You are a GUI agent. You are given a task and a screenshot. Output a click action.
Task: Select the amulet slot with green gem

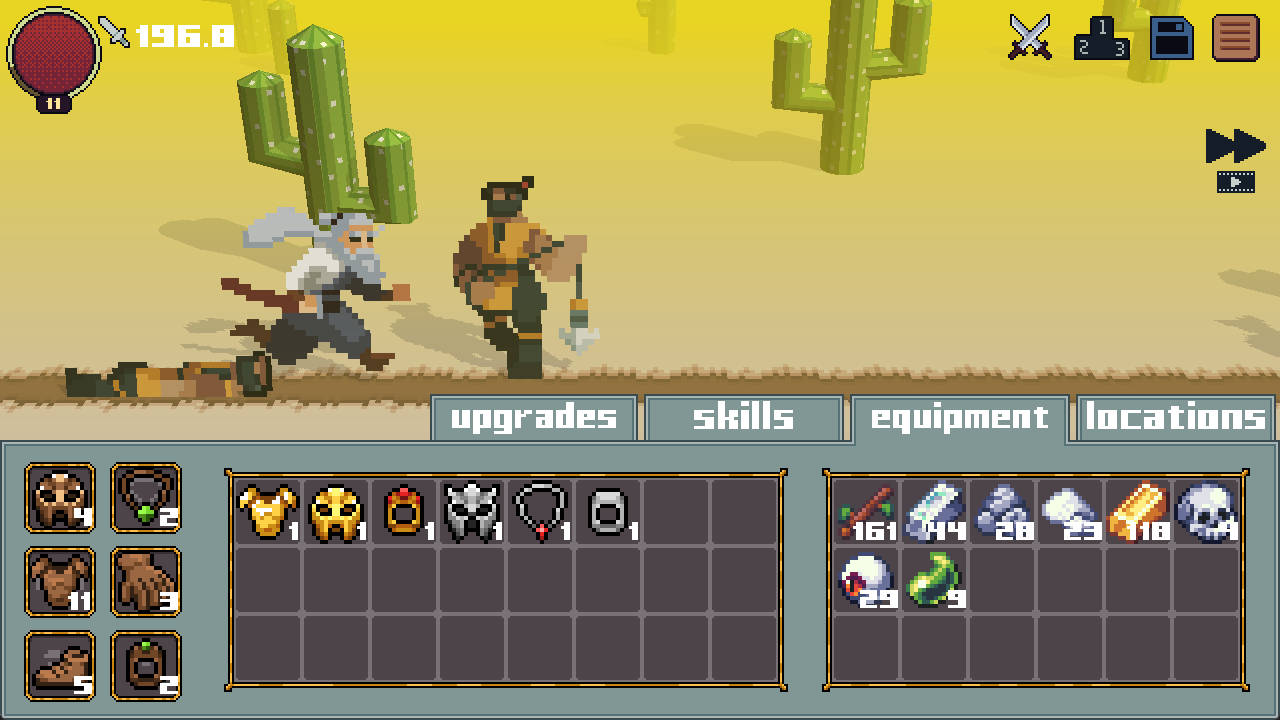click(x=146, y=498)
